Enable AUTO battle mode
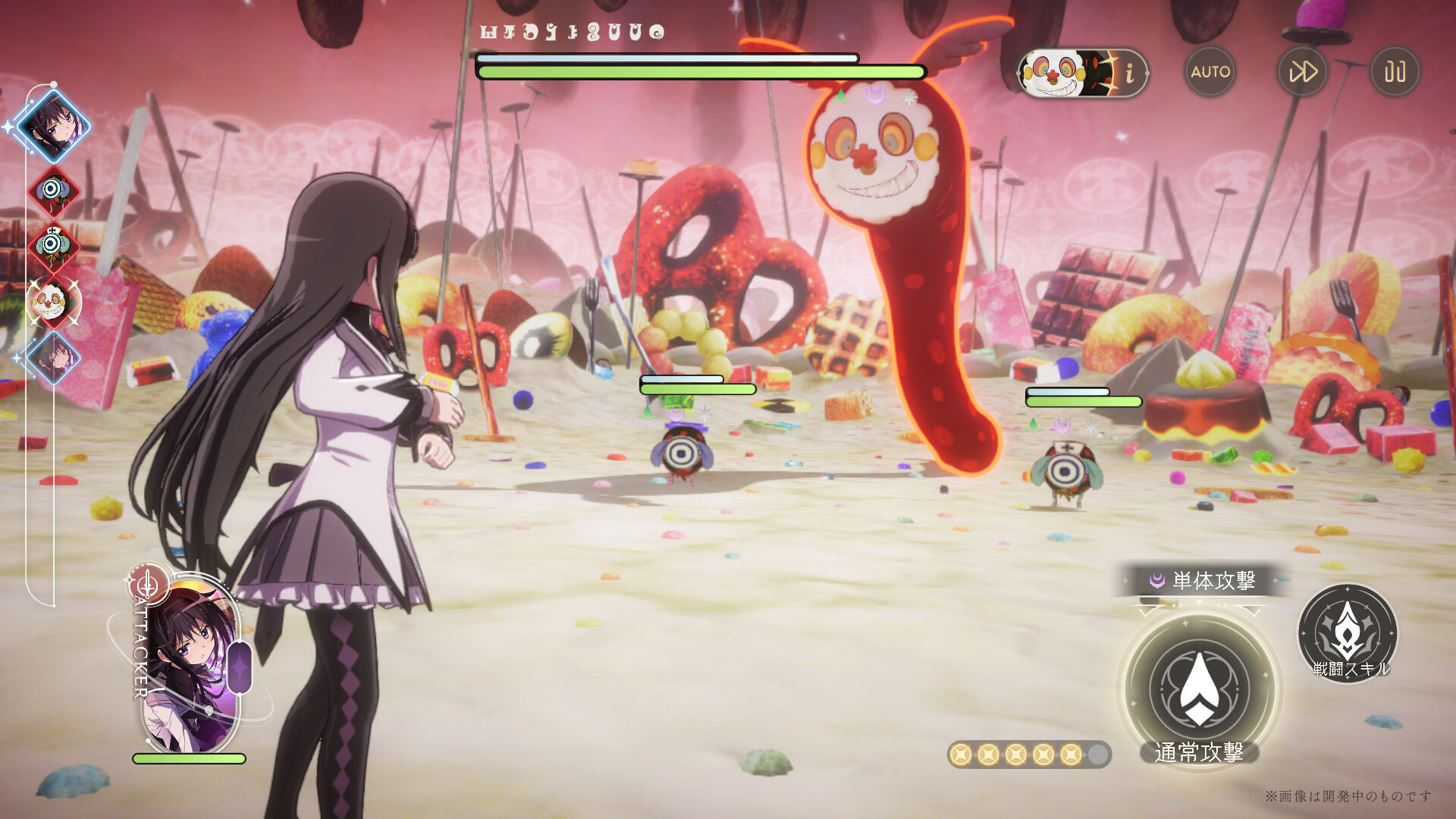This screenshot has height=819, width=1456. click(1211, 71)
